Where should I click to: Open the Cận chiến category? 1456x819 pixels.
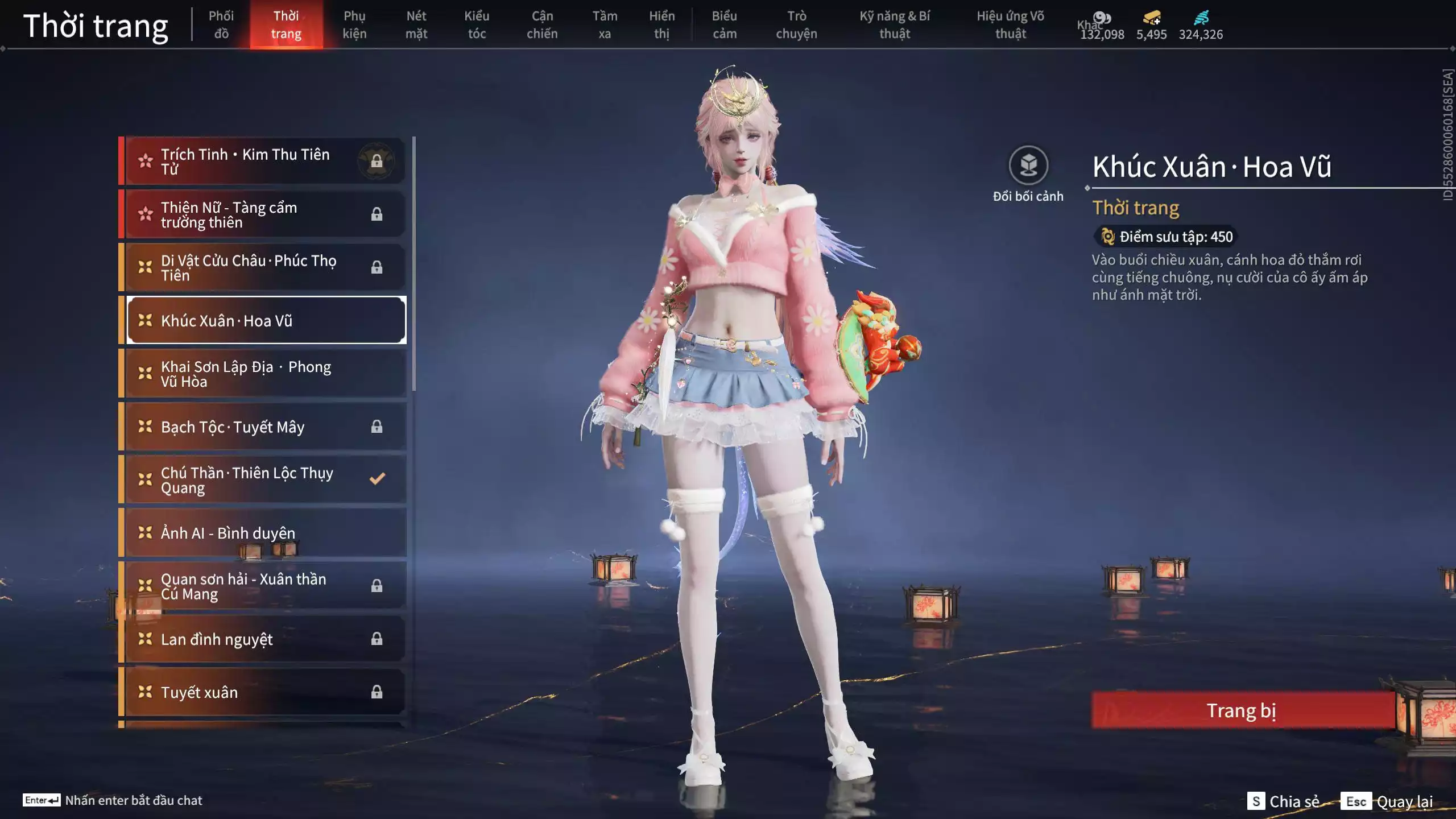coord(542,24)
